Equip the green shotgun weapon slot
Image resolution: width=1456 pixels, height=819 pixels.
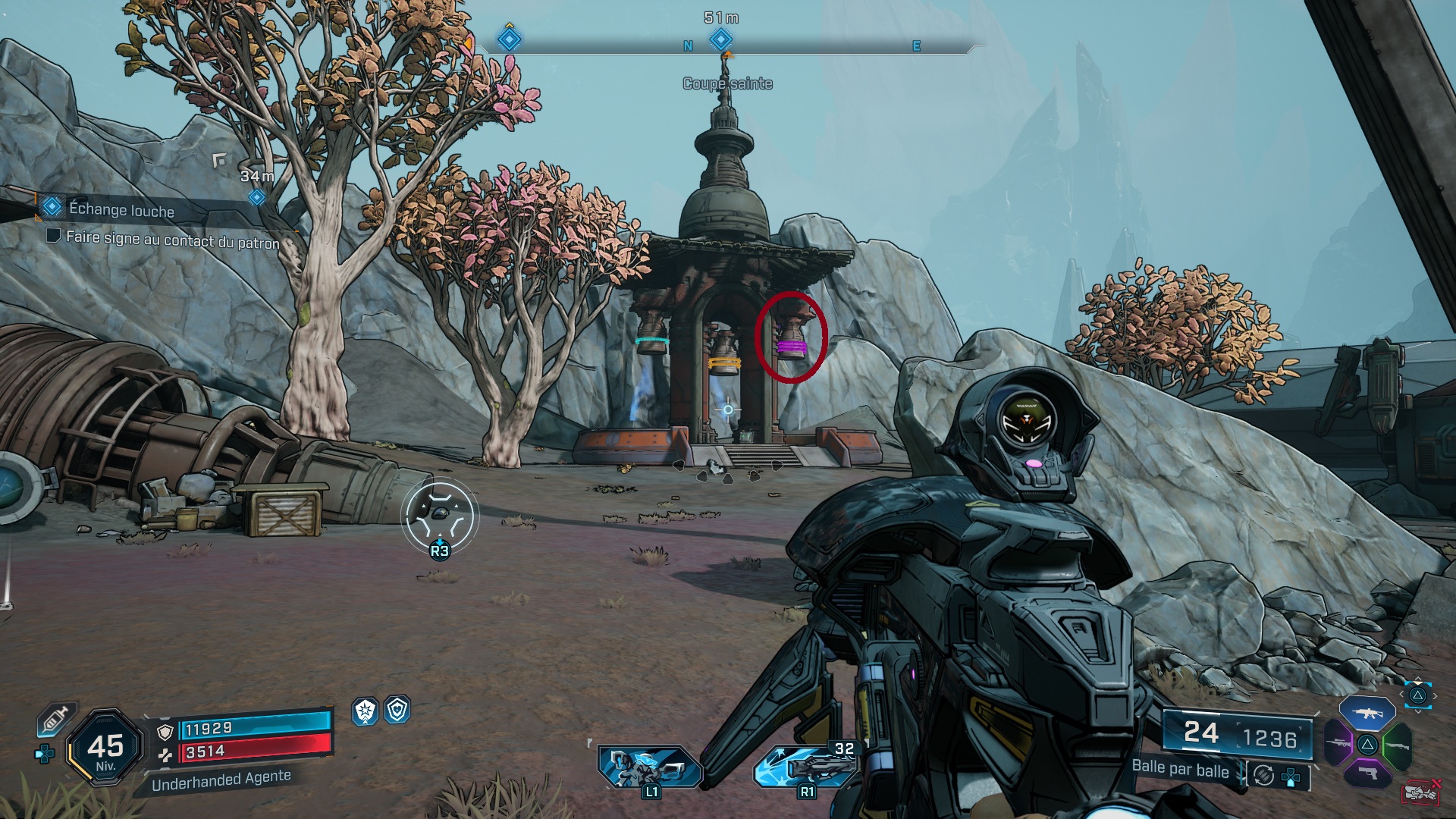coord(1396,744)
